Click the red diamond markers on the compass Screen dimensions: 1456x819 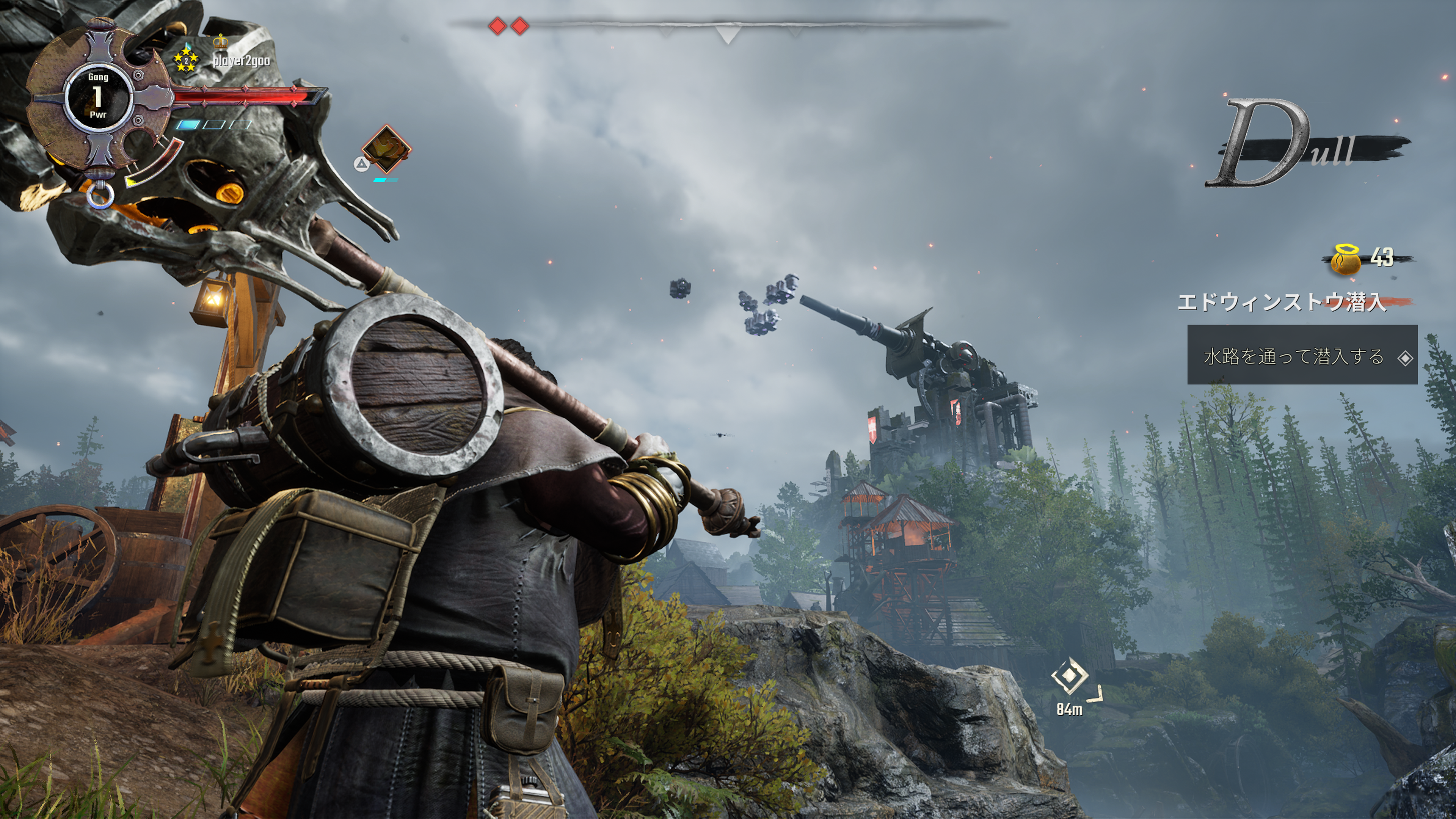click(x=508, y=26)
